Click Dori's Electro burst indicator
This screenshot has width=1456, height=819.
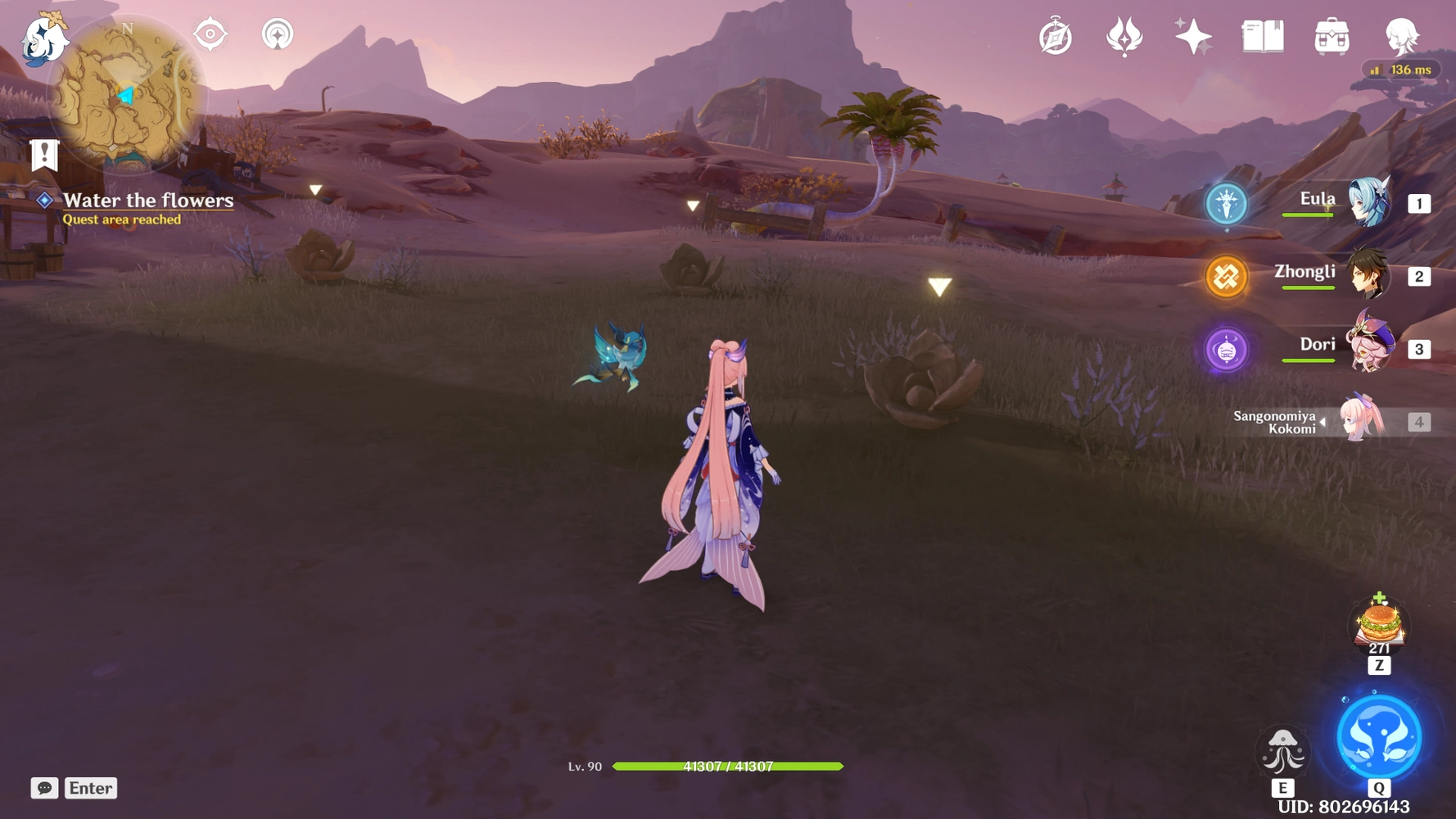(1226, 348)
